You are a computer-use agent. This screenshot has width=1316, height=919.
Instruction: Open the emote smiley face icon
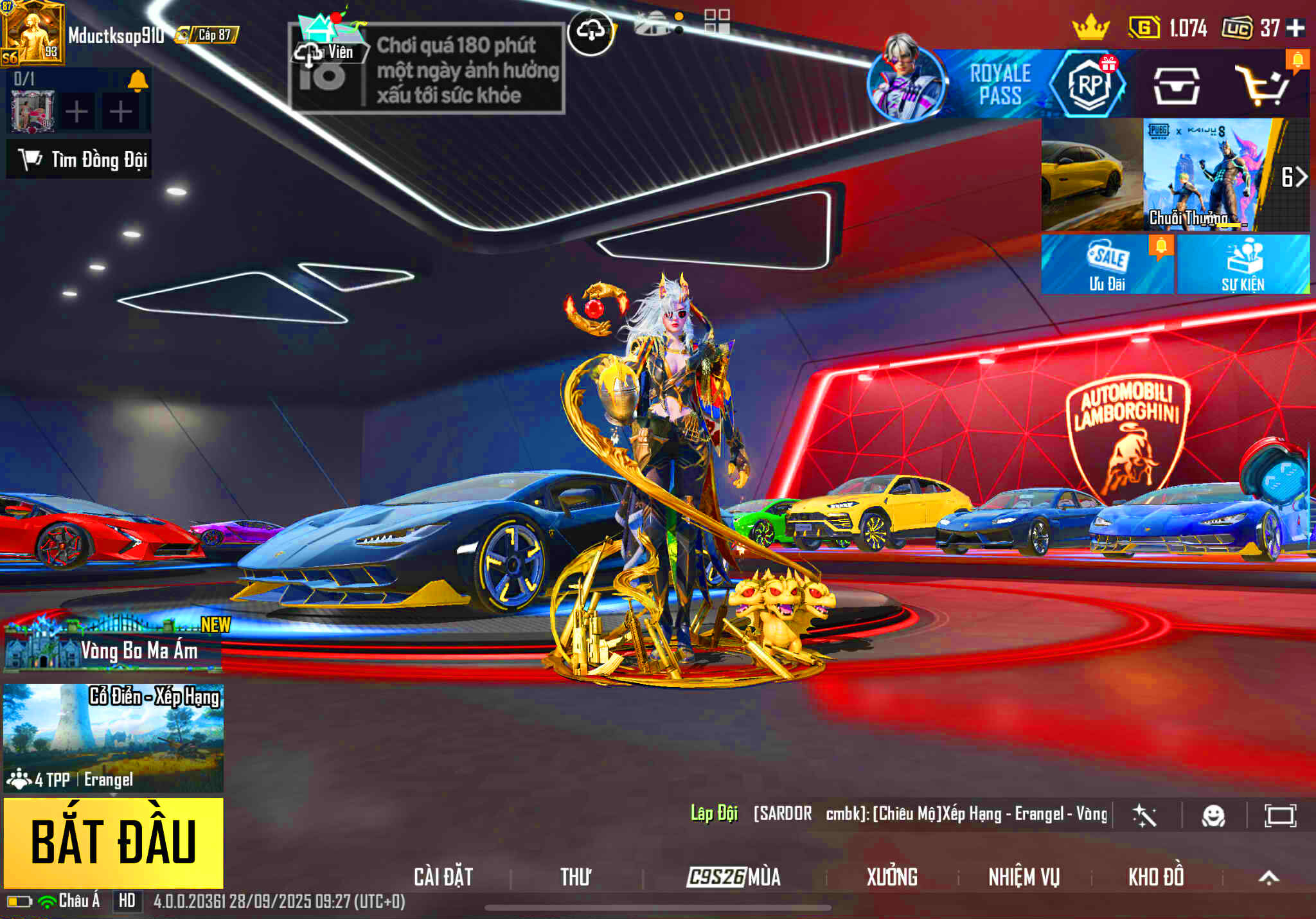[1213, 816]
